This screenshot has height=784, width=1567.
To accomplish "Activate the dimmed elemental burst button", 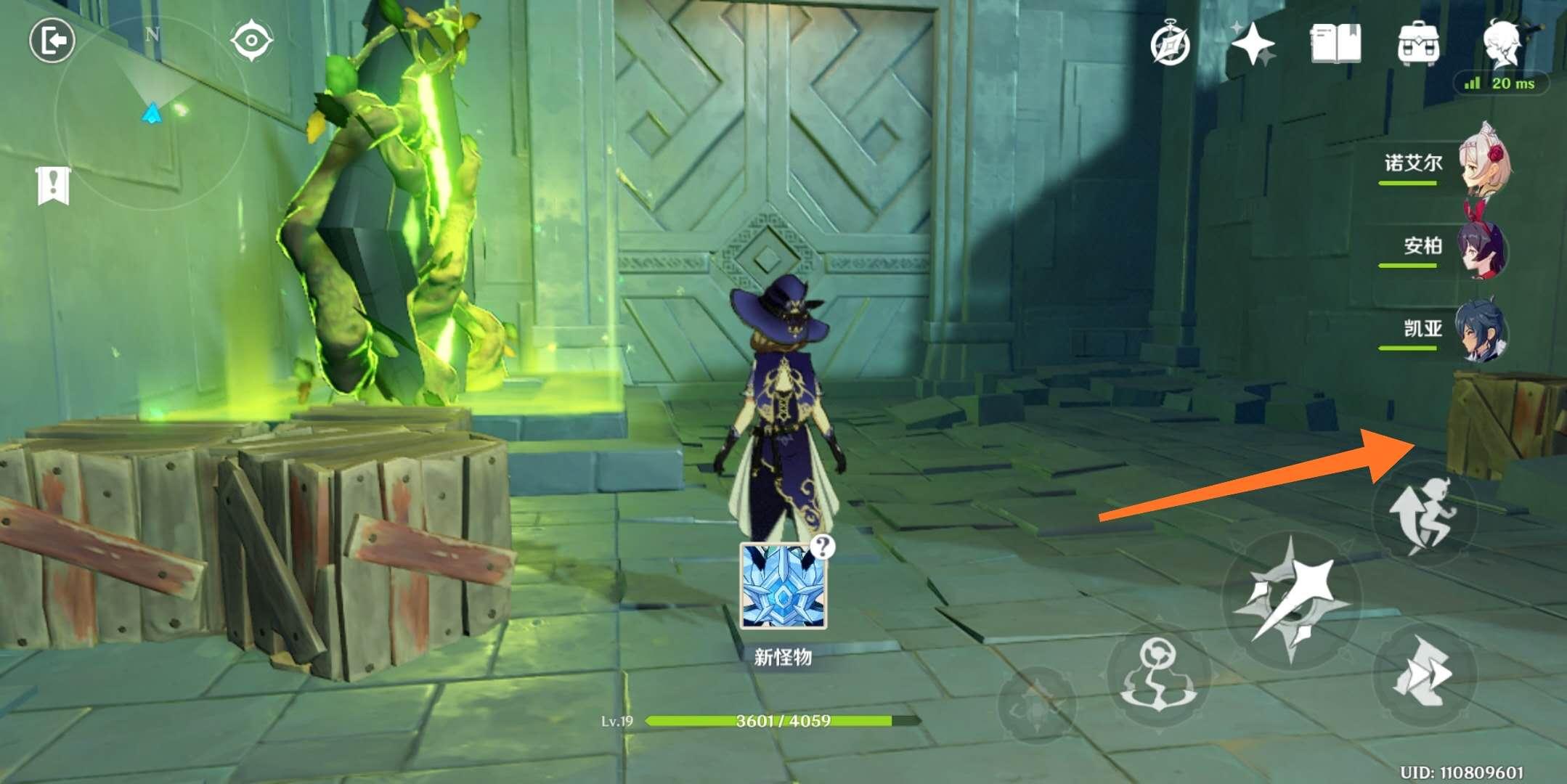I will [x=1036, y=703].
